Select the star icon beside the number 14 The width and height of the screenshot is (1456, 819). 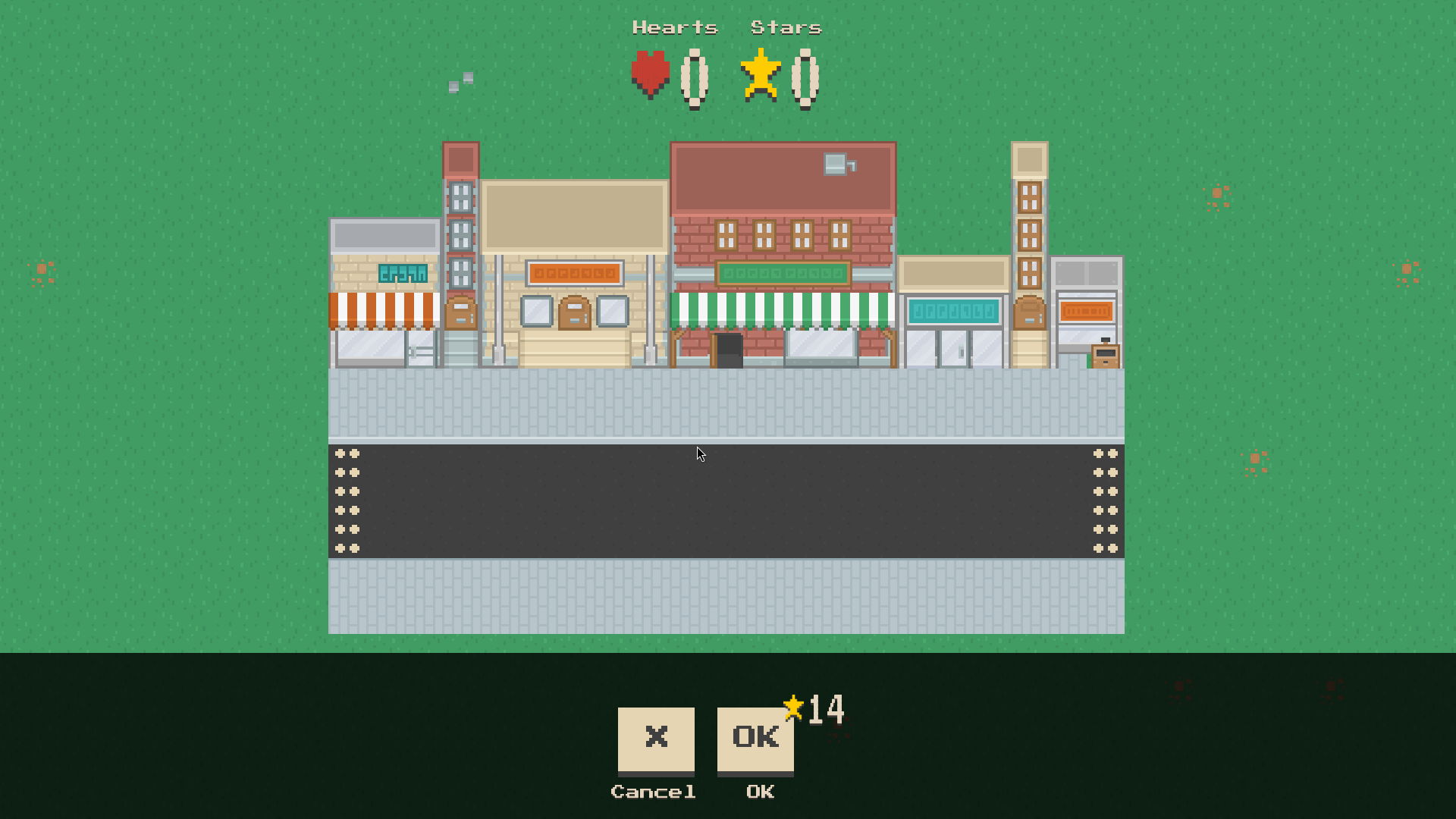pyautogui.click(x=793, y=705)
